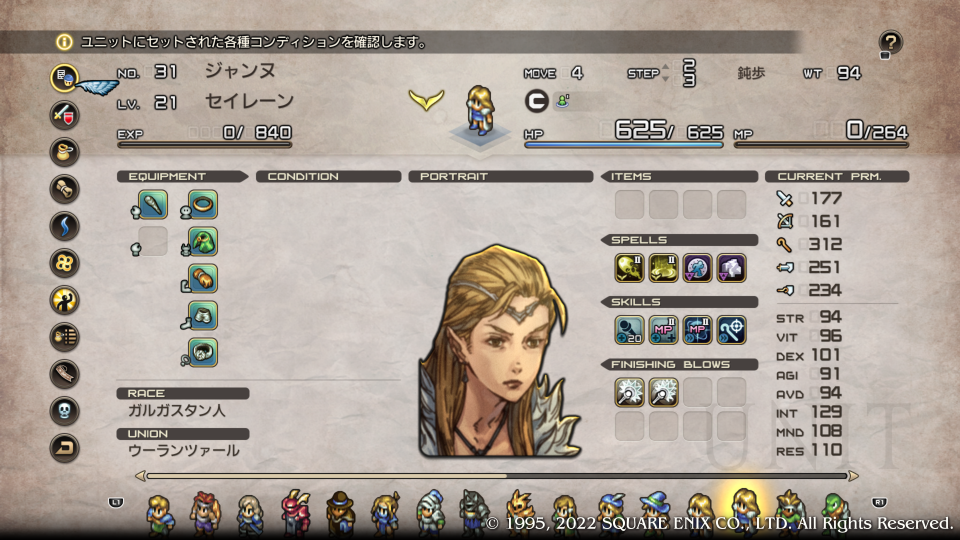960x540 pixels.
Task: Select the orange gauntlet armor slot
Action: click(203, 279)
